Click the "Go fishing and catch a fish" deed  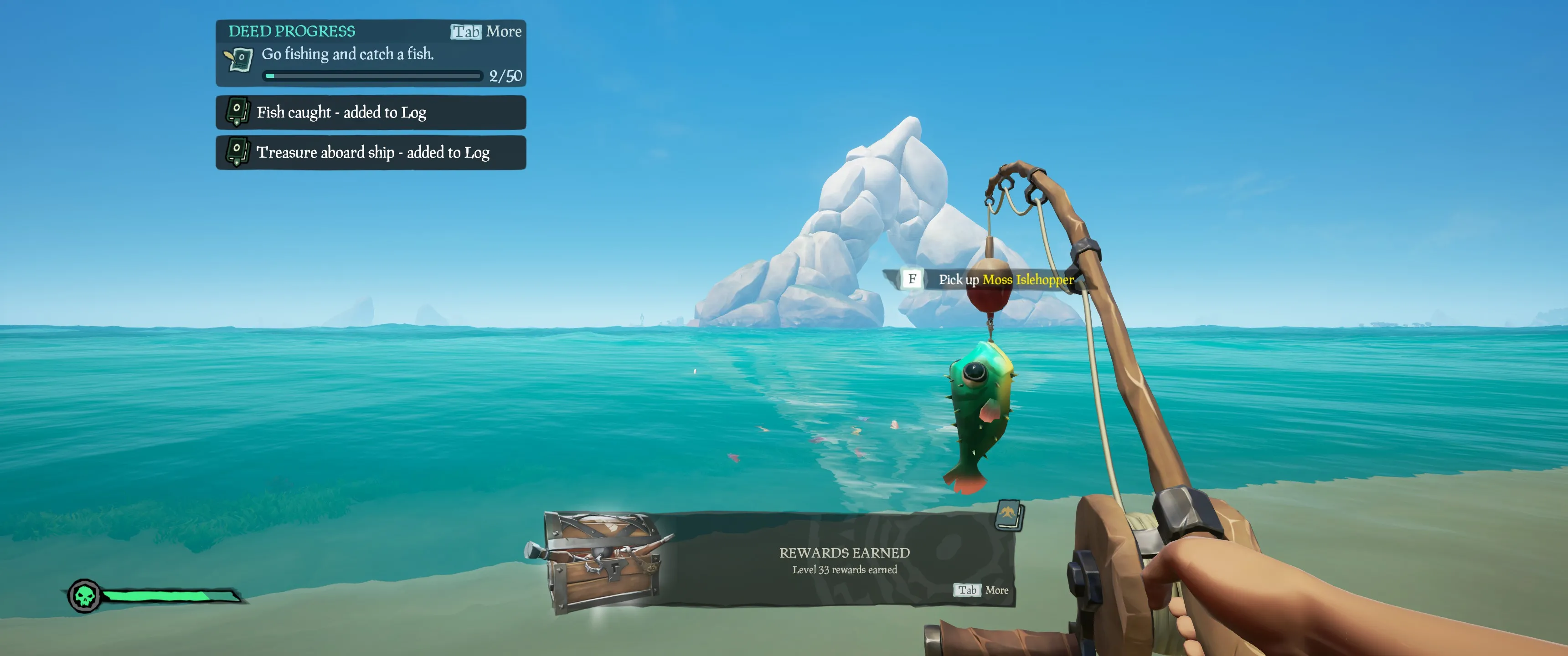(348, 54)
